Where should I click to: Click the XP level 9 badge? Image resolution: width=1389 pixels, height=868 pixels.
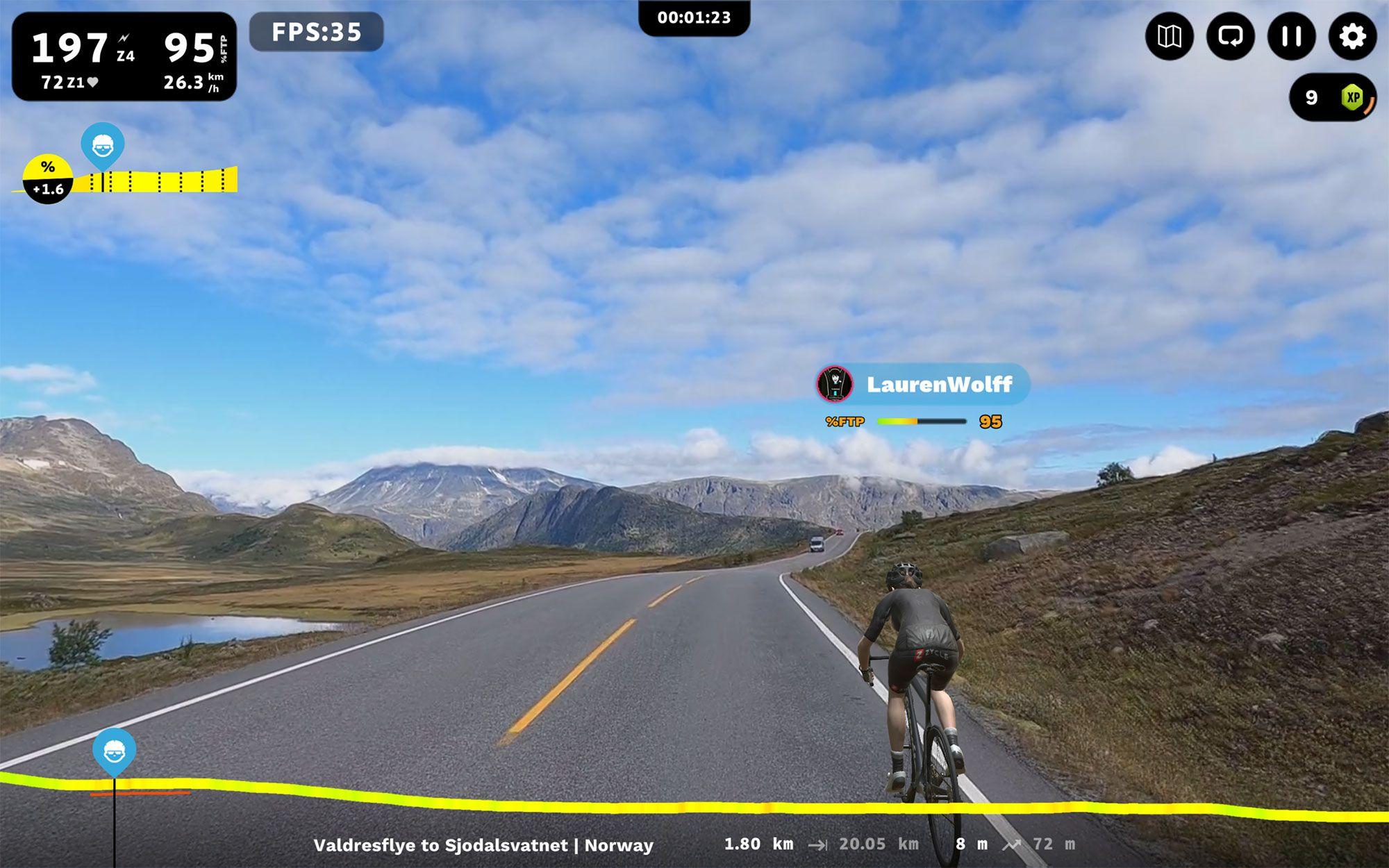point(1333,98)
